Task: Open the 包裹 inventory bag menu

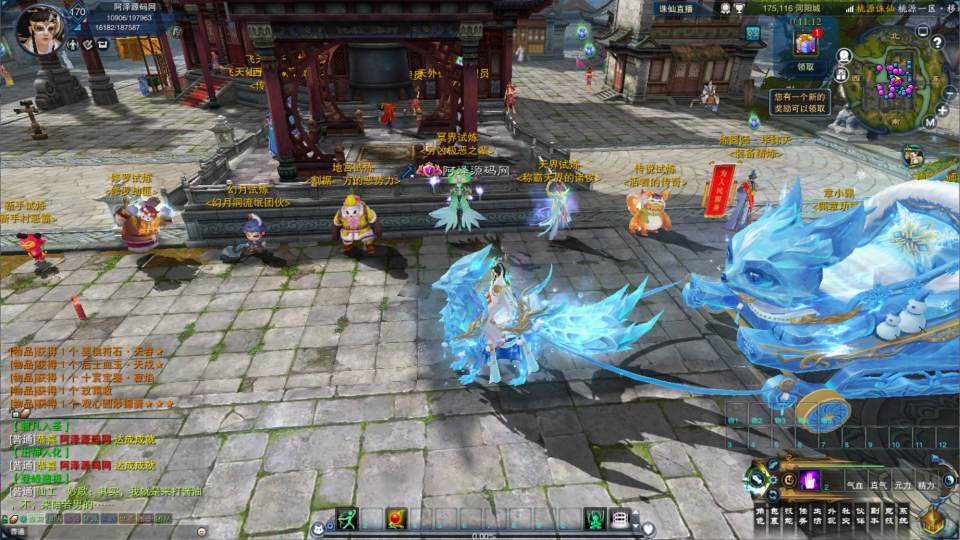Action: [775, 515]
